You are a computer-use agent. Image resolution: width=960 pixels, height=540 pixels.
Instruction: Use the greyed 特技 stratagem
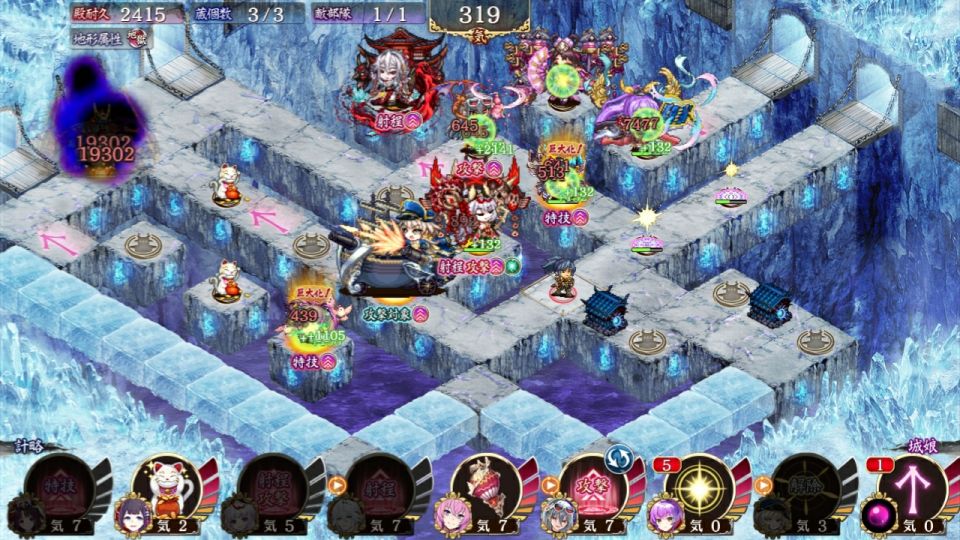(x=60, y=487)
